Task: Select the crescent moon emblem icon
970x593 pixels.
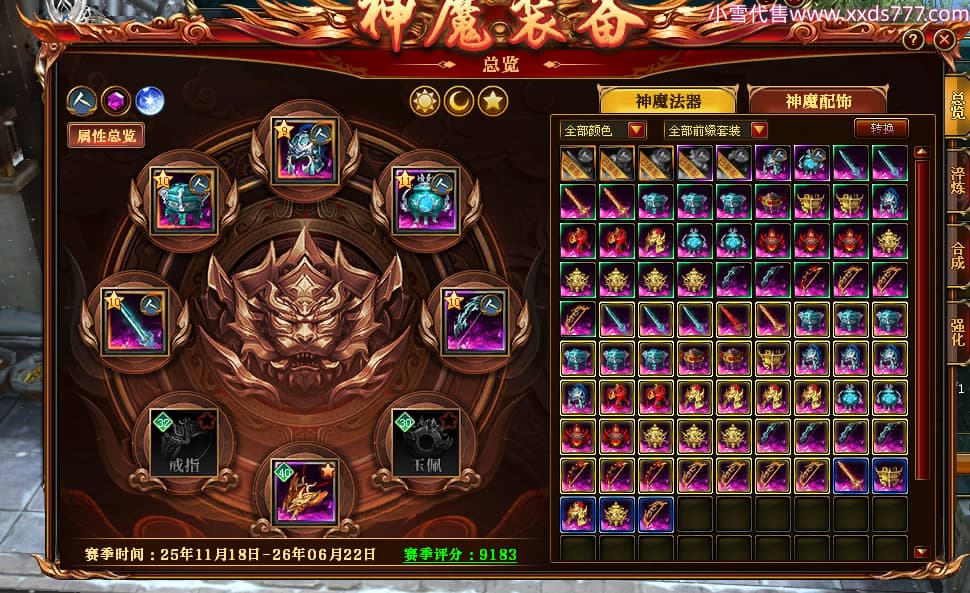Action: tap(459, 100)
